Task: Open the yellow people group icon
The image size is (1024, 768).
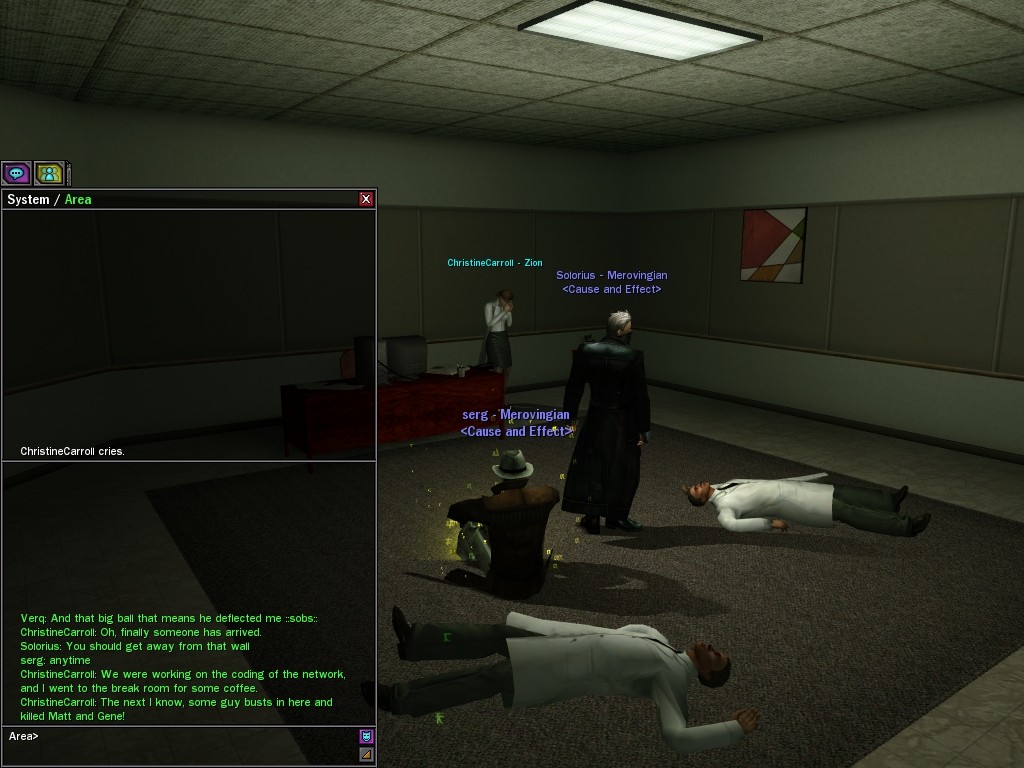Action: point(49,173)
